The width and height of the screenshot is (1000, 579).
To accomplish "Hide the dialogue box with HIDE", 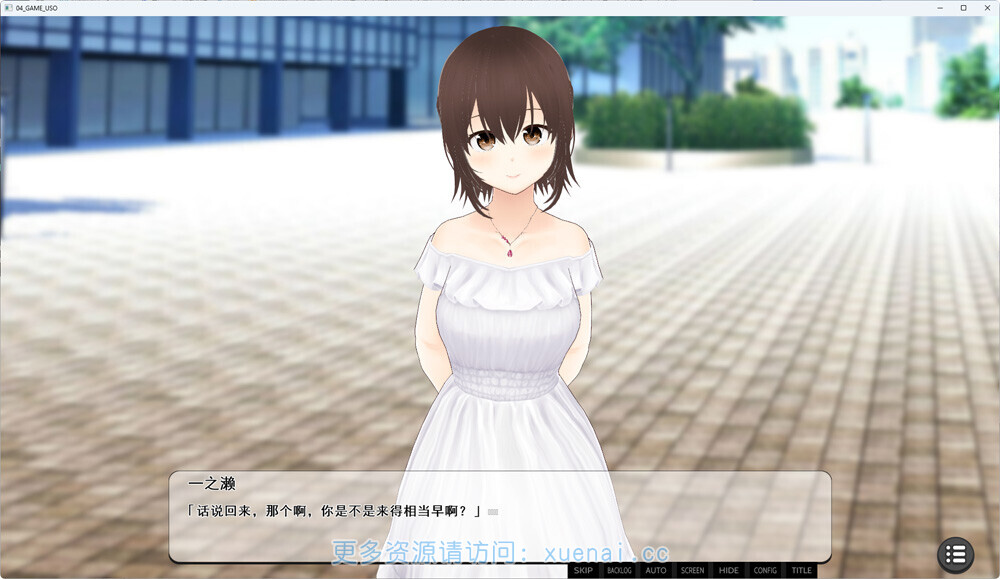I will coord(729,571).
